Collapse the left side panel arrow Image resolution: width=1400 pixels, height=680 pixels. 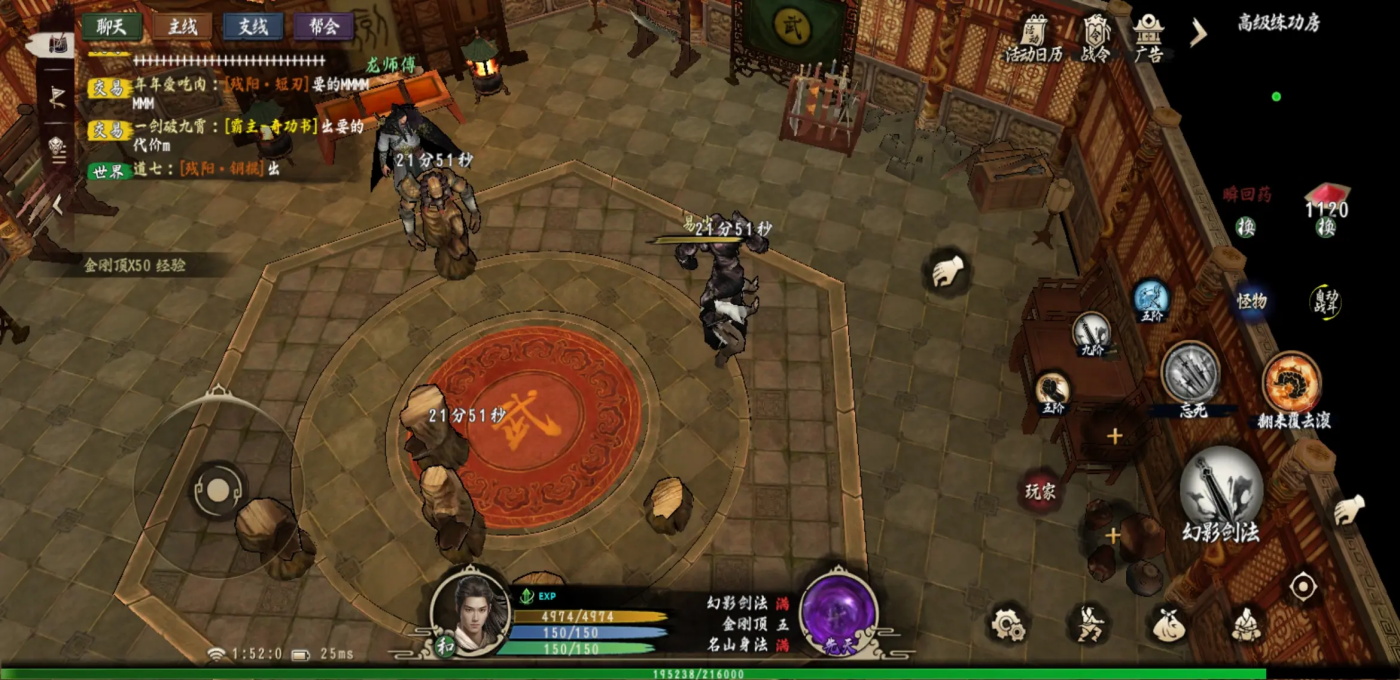coord(57,204)
